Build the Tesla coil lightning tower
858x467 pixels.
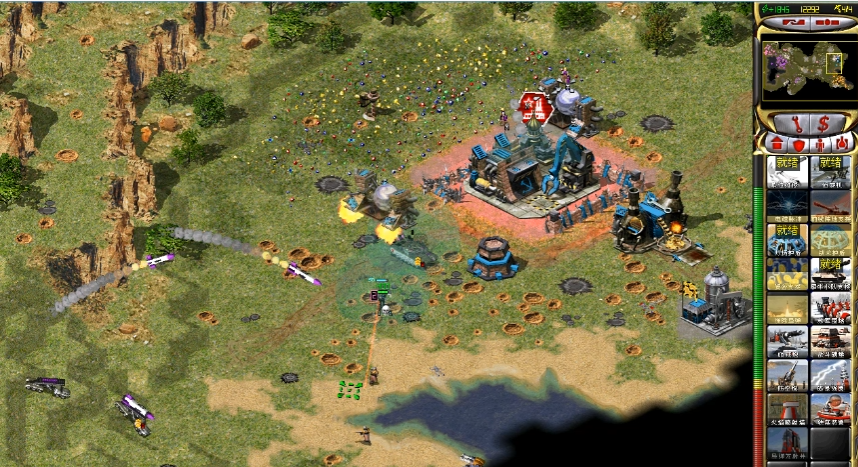pos(830,375)
